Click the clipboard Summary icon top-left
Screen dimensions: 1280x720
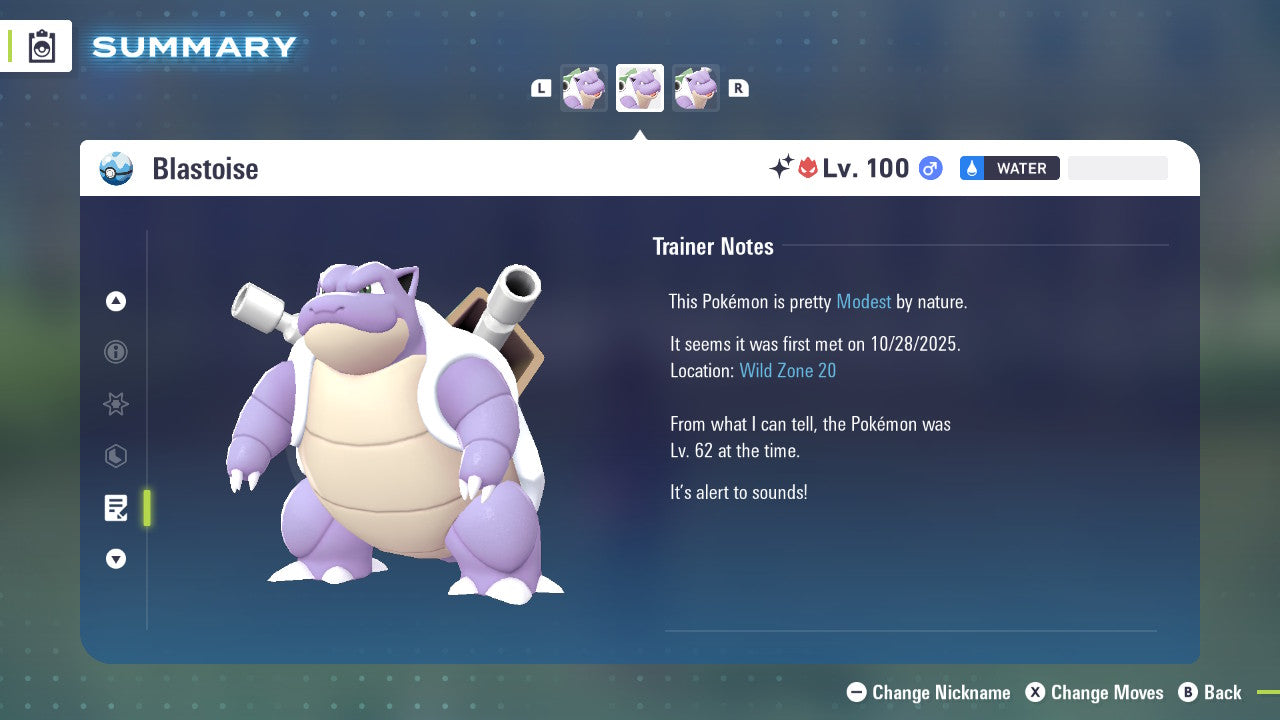coord(40,45)
